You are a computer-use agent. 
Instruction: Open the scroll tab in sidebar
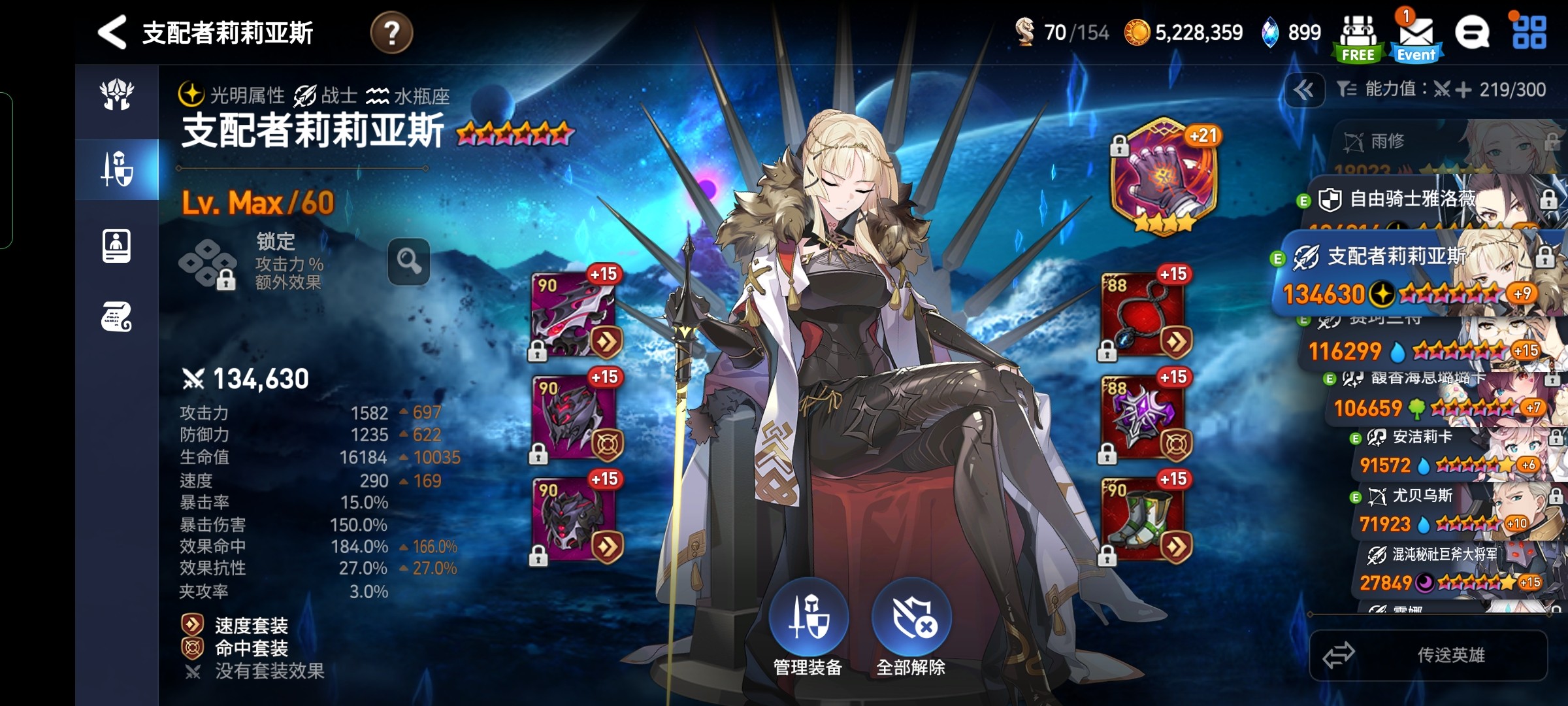tap(117, 317)
